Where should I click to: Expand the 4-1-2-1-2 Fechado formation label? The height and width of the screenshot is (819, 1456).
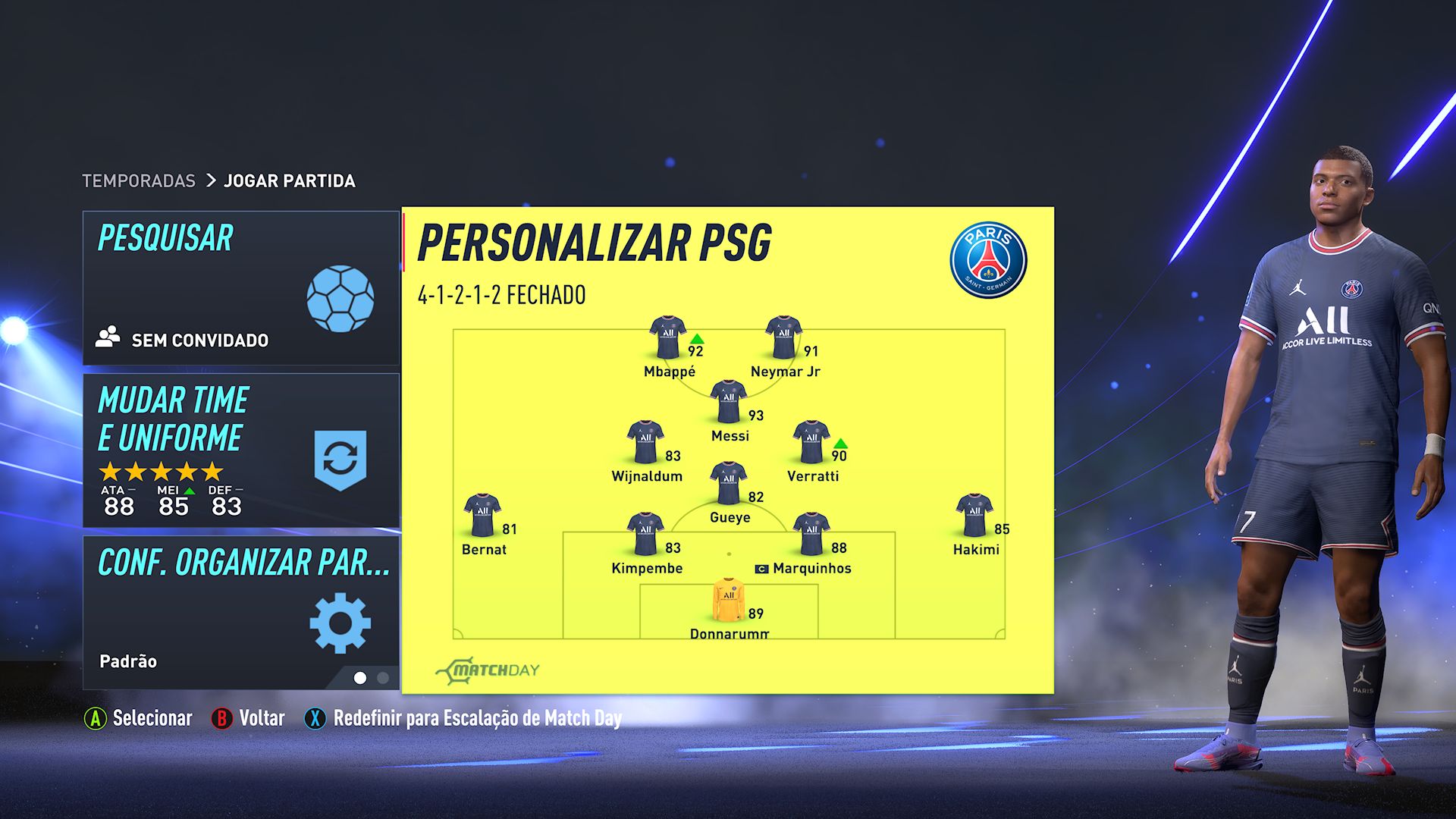click(503, 296)
